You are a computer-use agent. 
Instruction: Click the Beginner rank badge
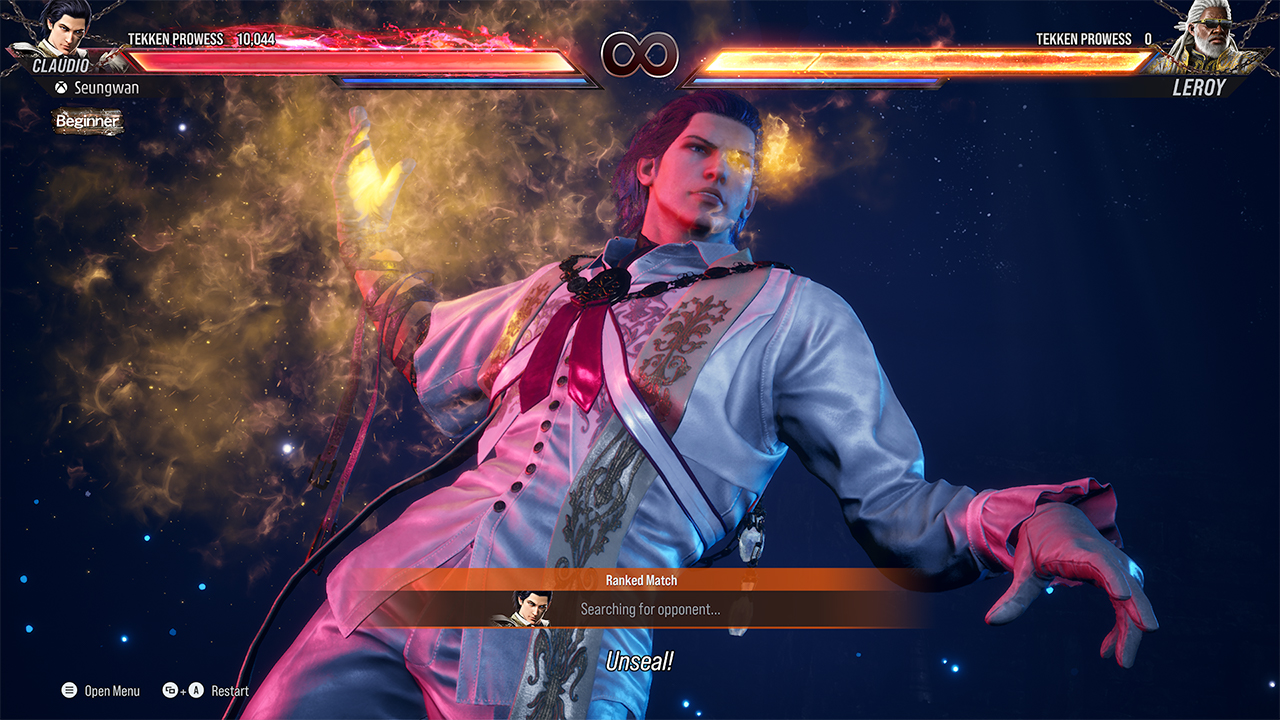(88, 122)
